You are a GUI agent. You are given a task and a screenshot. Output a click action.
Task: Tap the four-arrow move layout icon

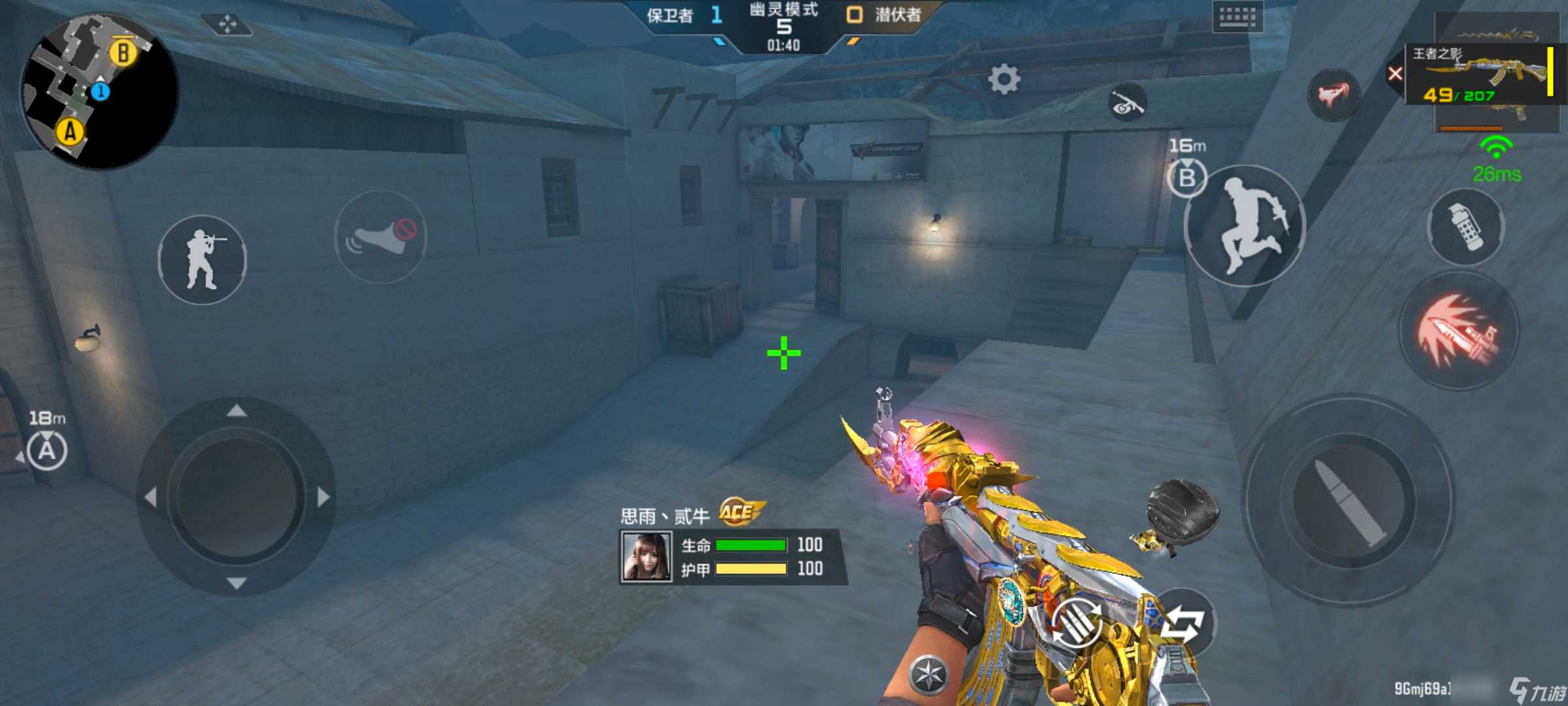(227, 25)
